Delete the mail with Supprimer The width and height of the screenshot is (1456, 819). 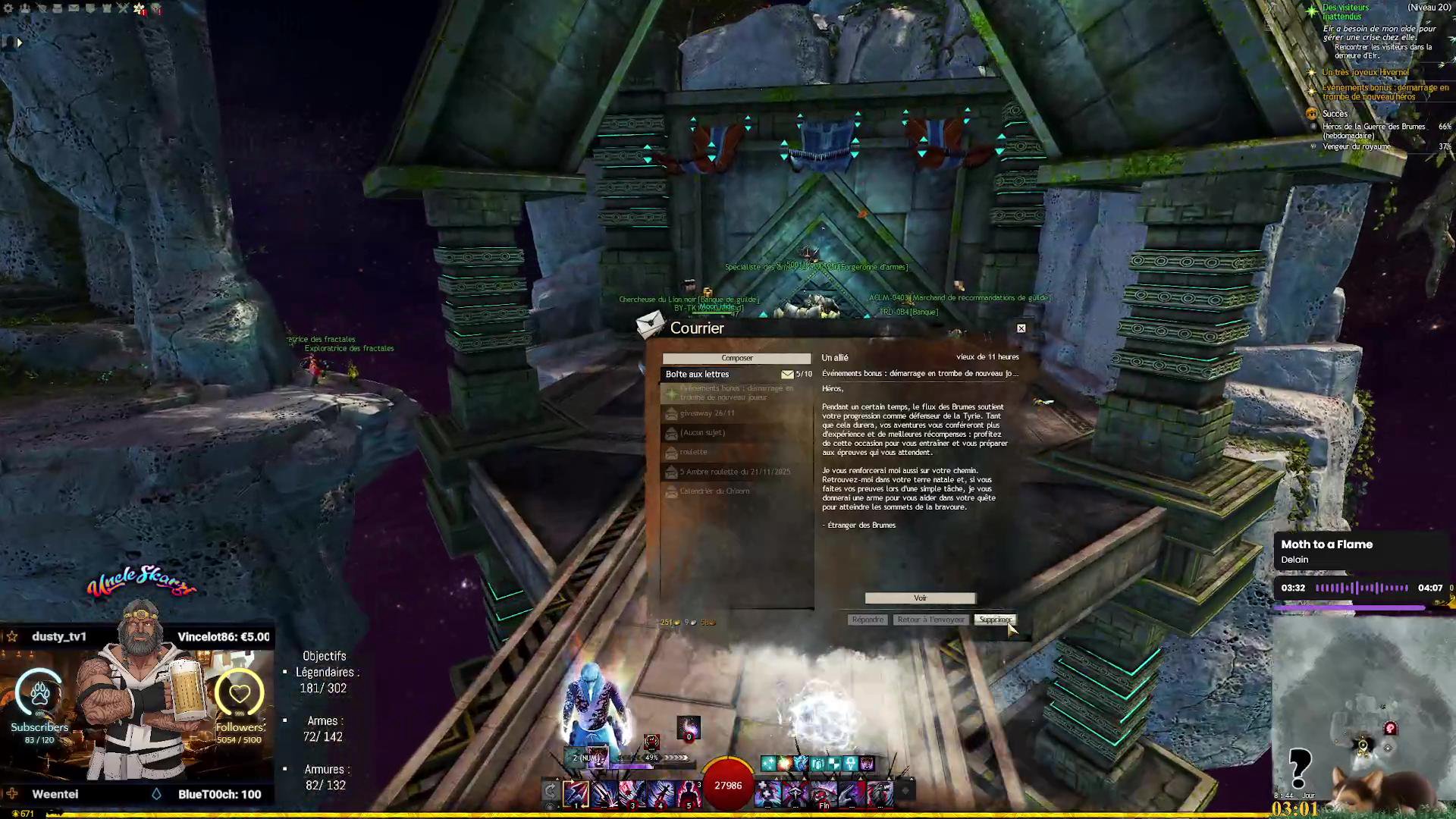[994, 620]
